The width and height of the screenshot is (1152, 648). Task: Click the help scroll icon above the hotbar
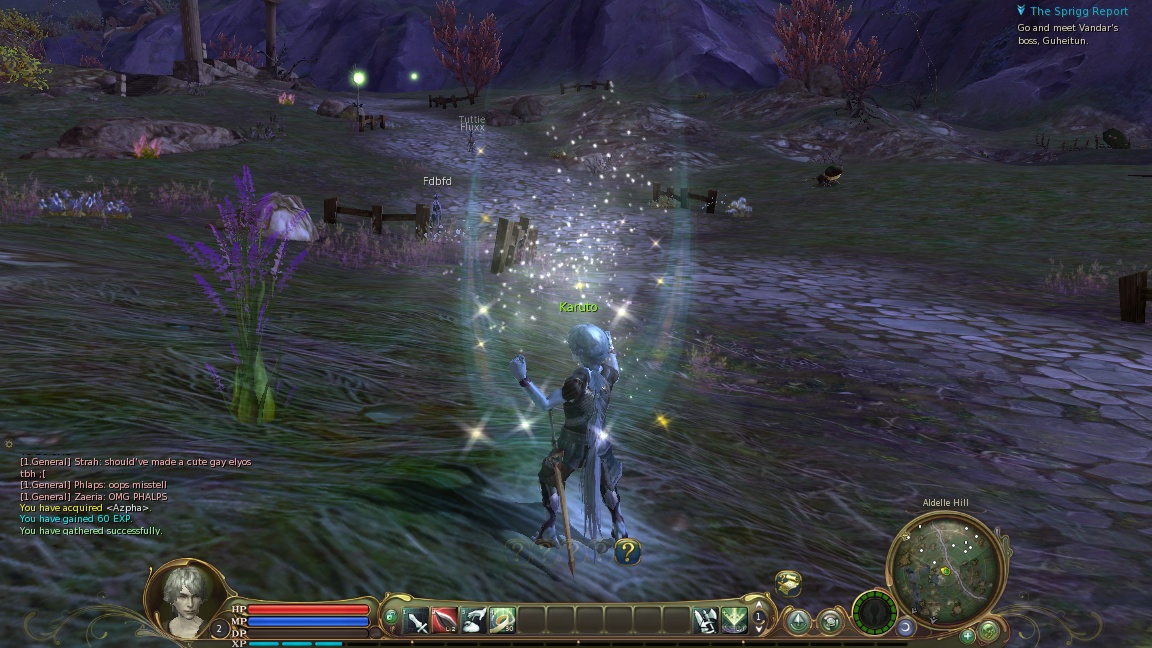(x=788, y=582)
